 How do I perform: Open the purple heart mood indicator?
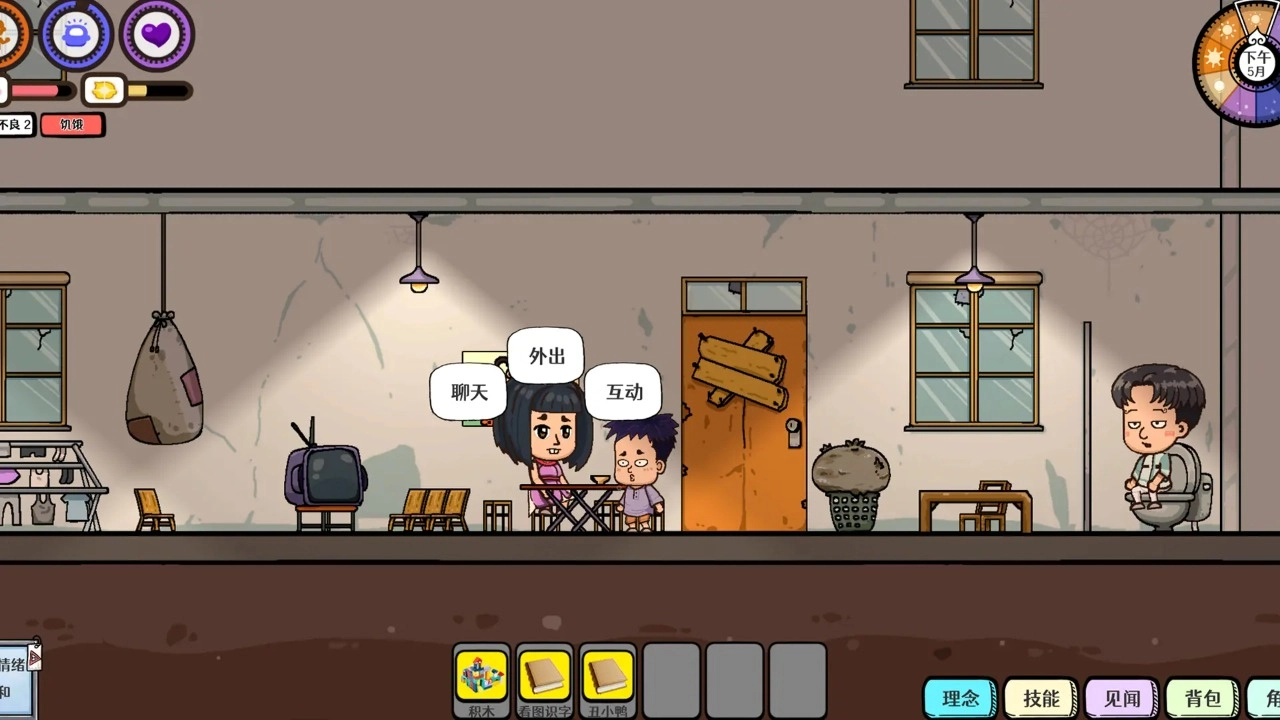point(155,36)
